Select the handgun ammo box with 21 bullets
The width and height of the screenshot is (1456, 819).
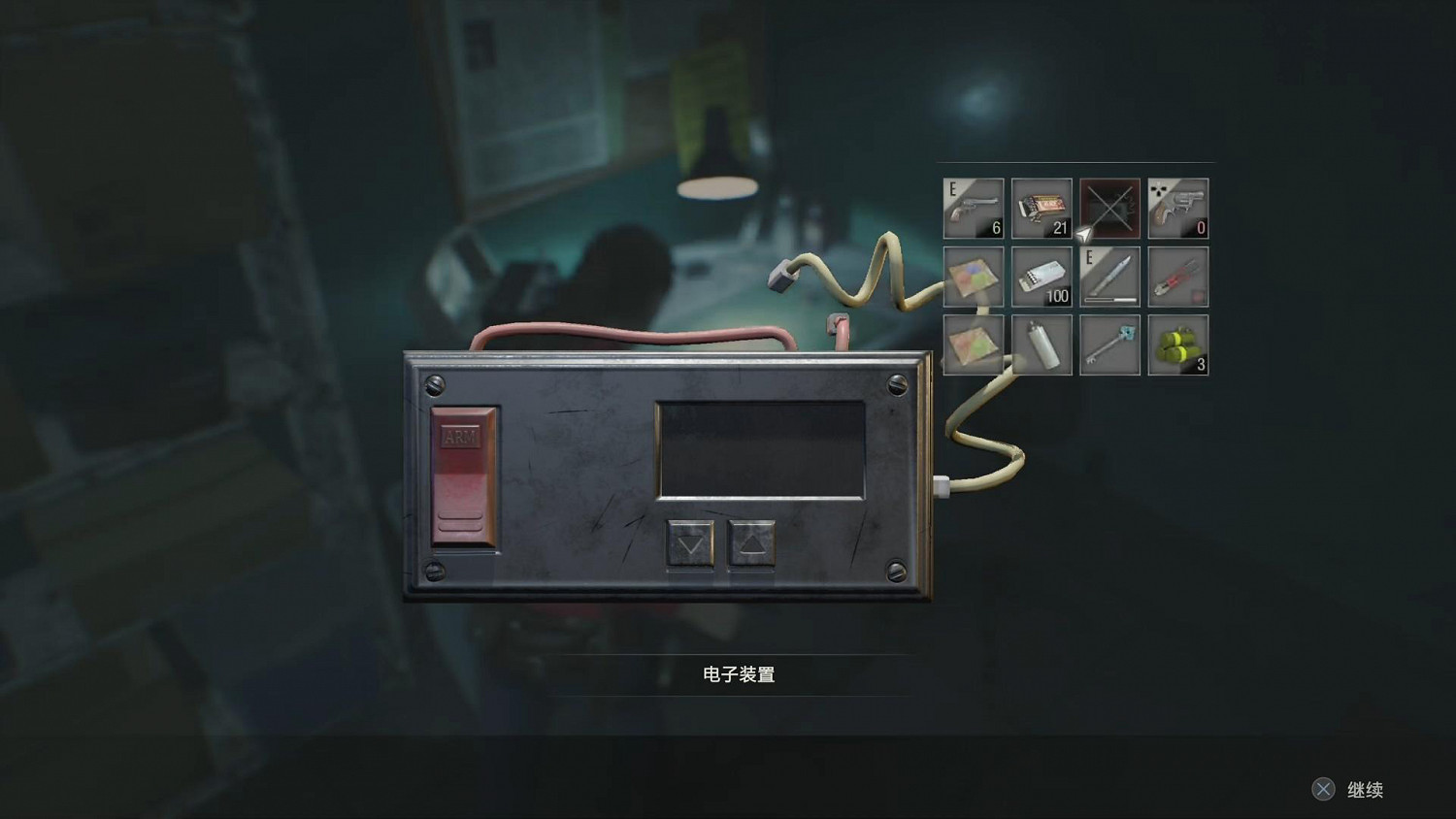(1041, 209)
